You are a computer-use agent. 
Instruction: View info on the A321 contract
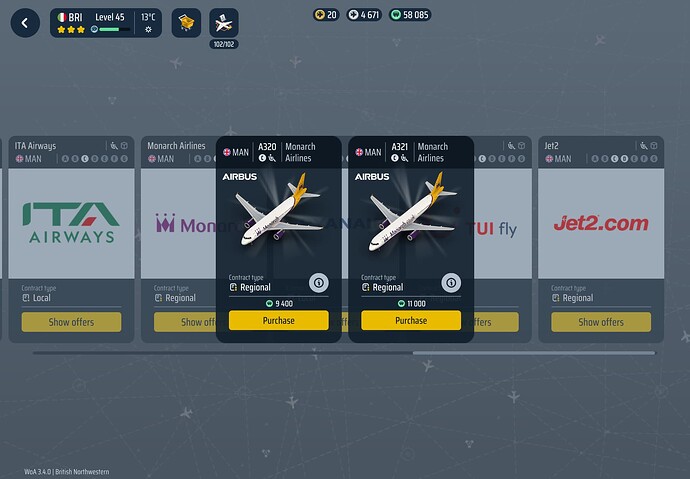tap(451, 283)
